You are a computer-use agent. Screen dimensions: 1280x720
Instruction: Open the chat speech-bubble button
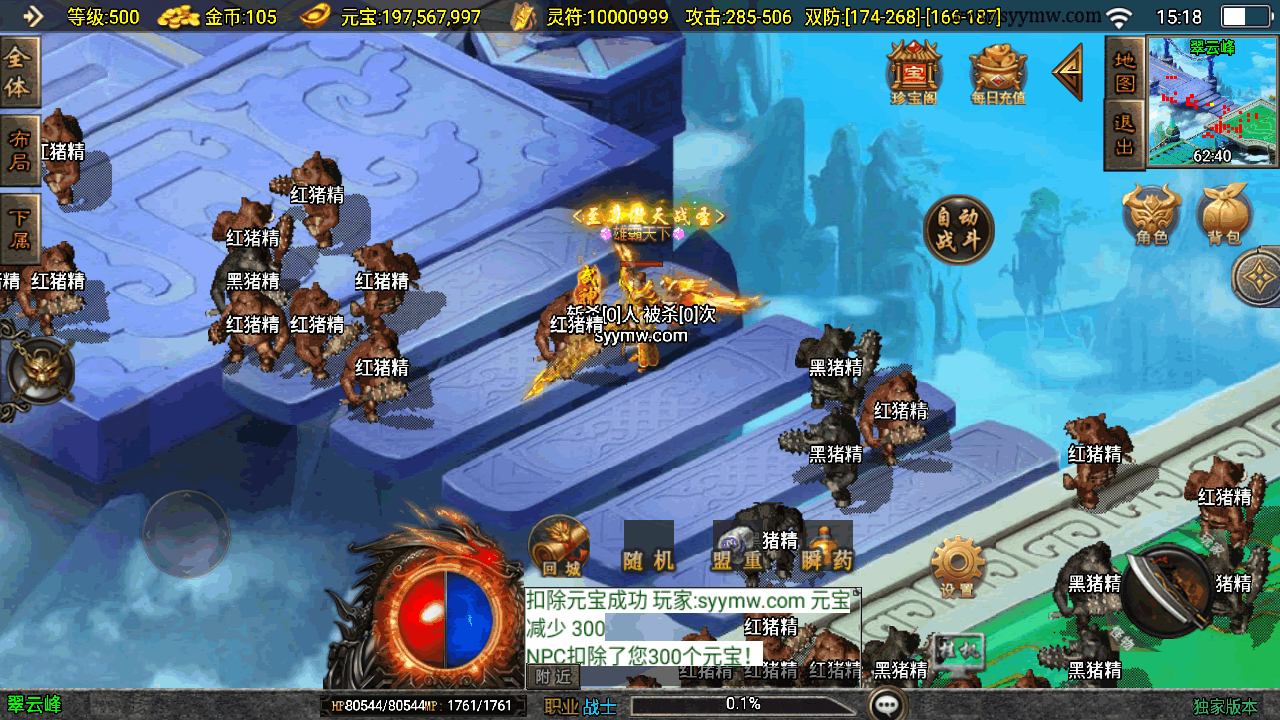(x=887, y=704)
